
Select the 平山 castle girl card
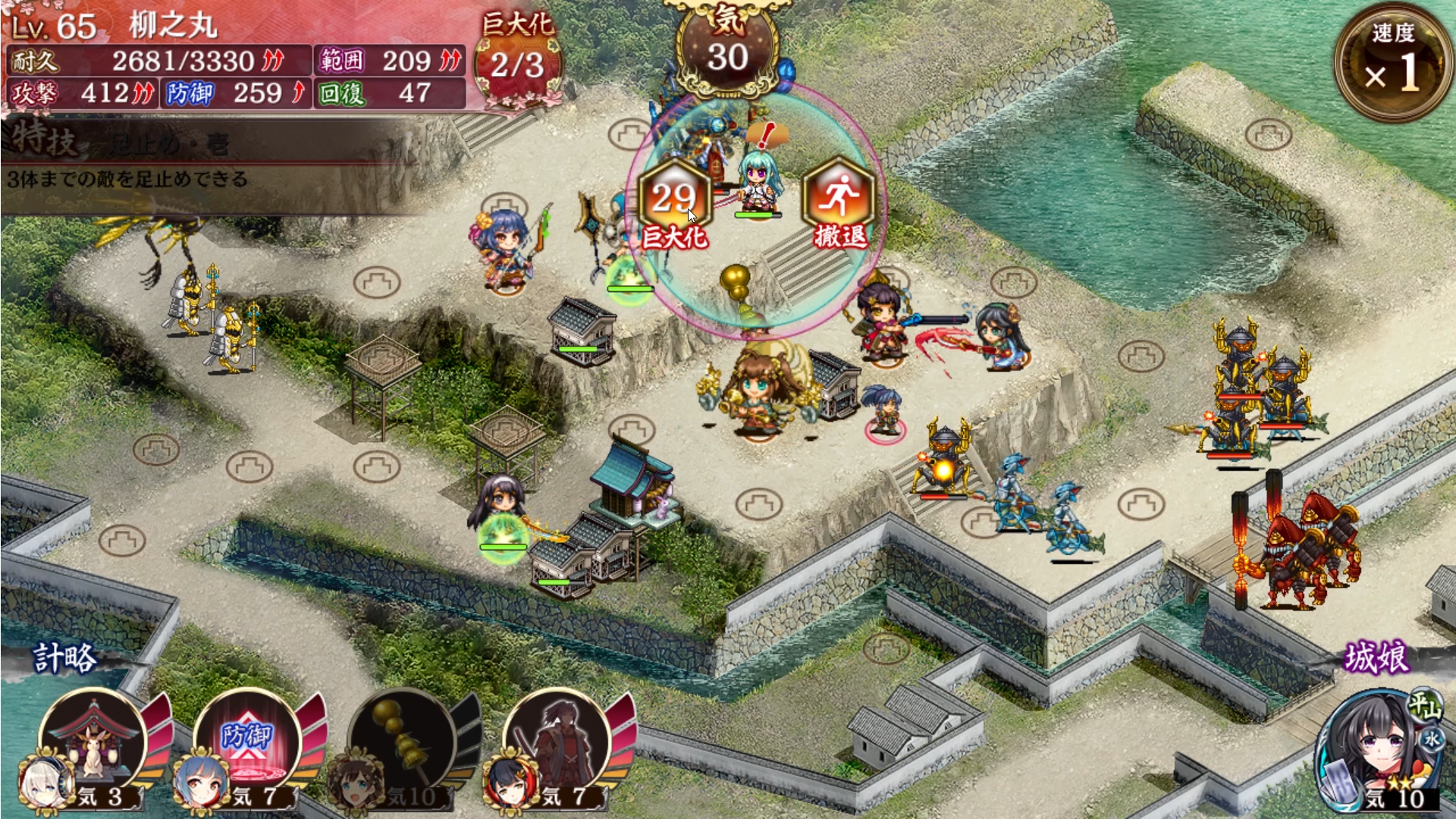1377,751
